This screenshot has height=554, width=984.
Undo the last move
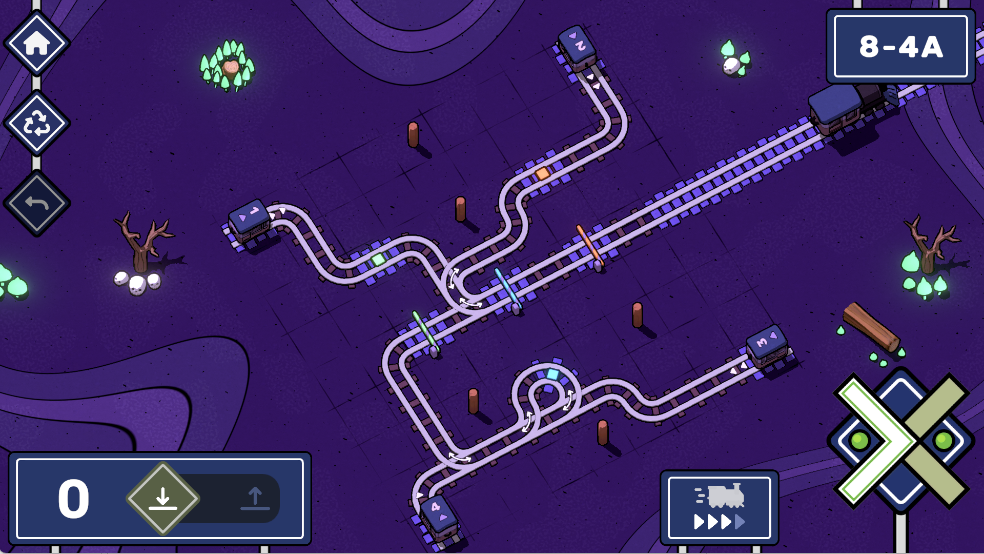pyautogui.click(x=37, y=203)
